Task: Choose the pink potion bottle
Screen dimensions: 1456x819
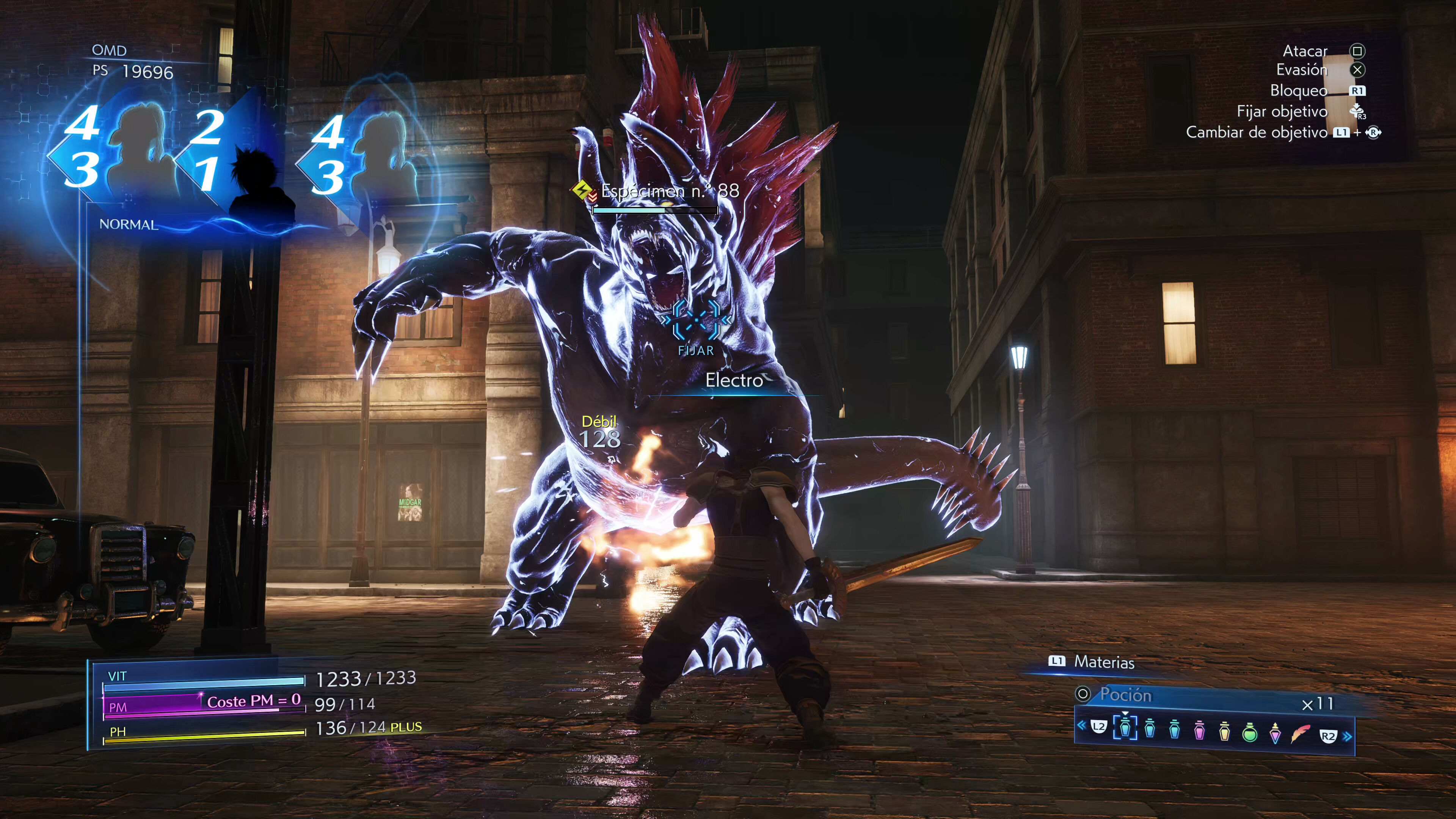Action: (x=1199, y=731)
